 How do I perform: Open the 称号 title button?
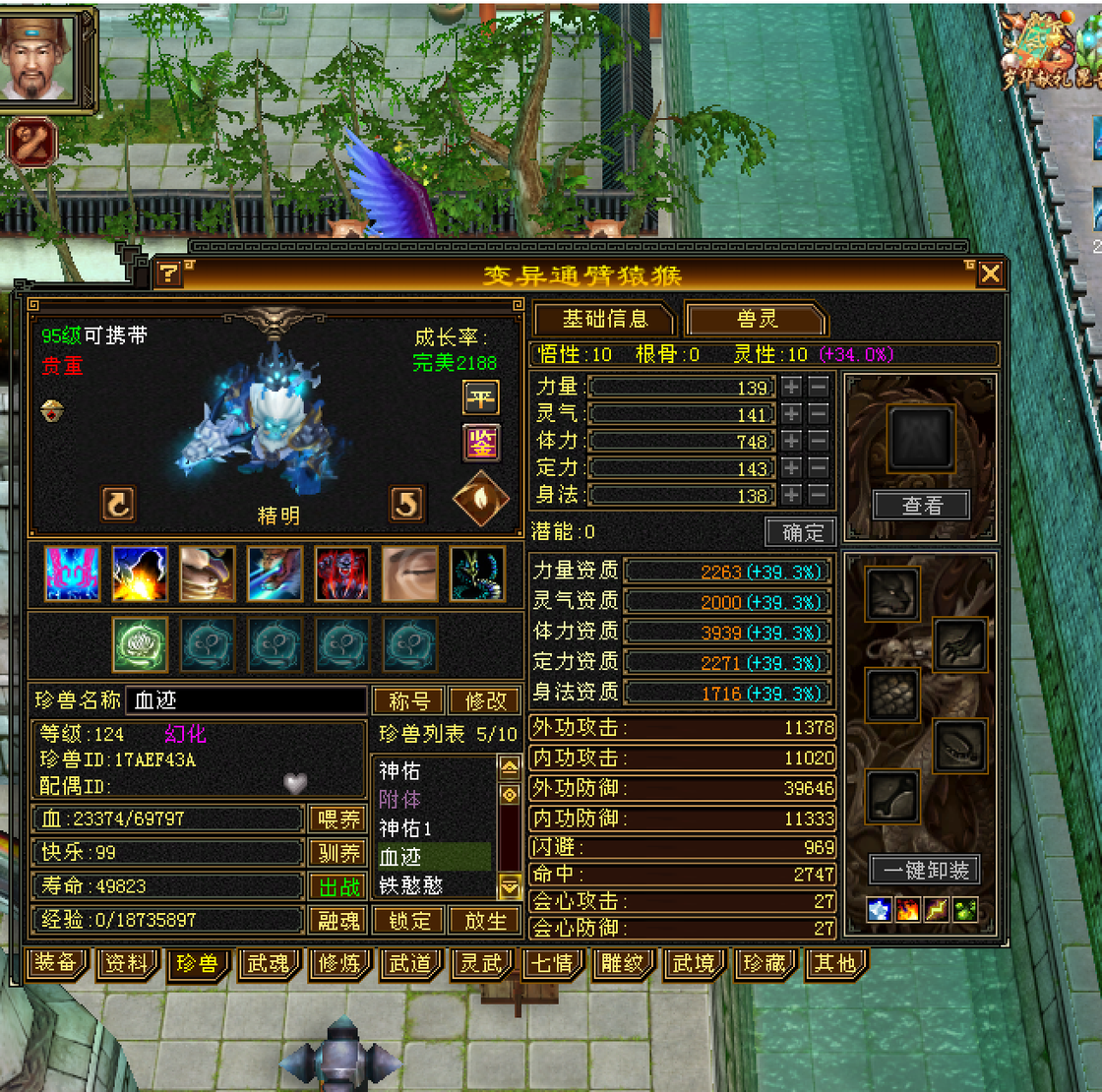tap(409, 700)
